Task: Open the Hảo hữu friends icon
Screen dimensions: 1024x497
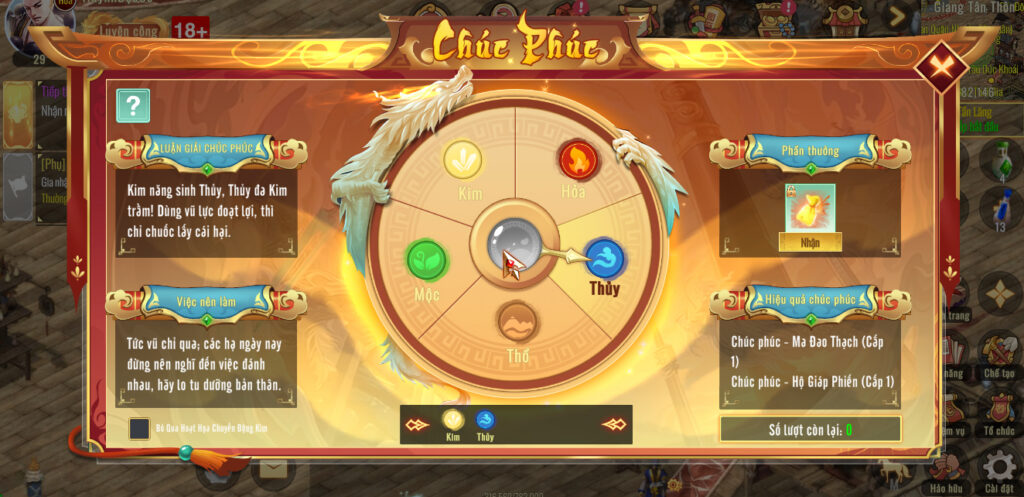Action: (x=946, y=467)
